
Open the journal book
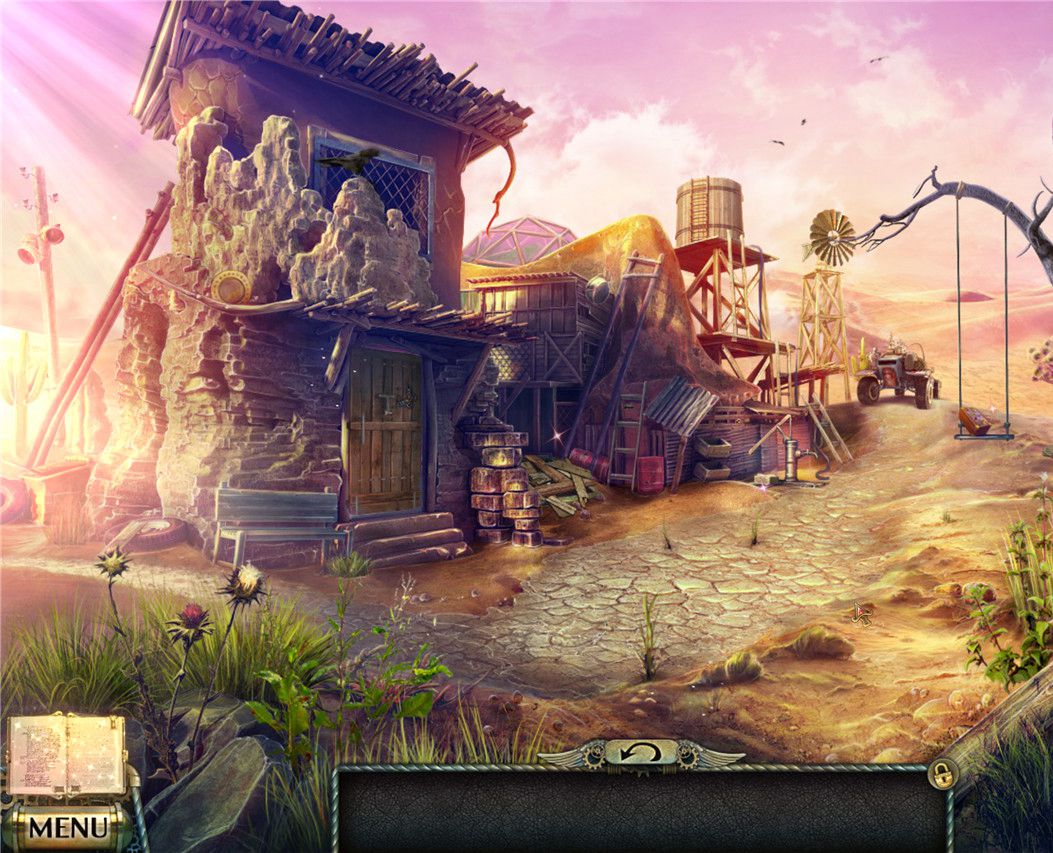click(67, 754)
